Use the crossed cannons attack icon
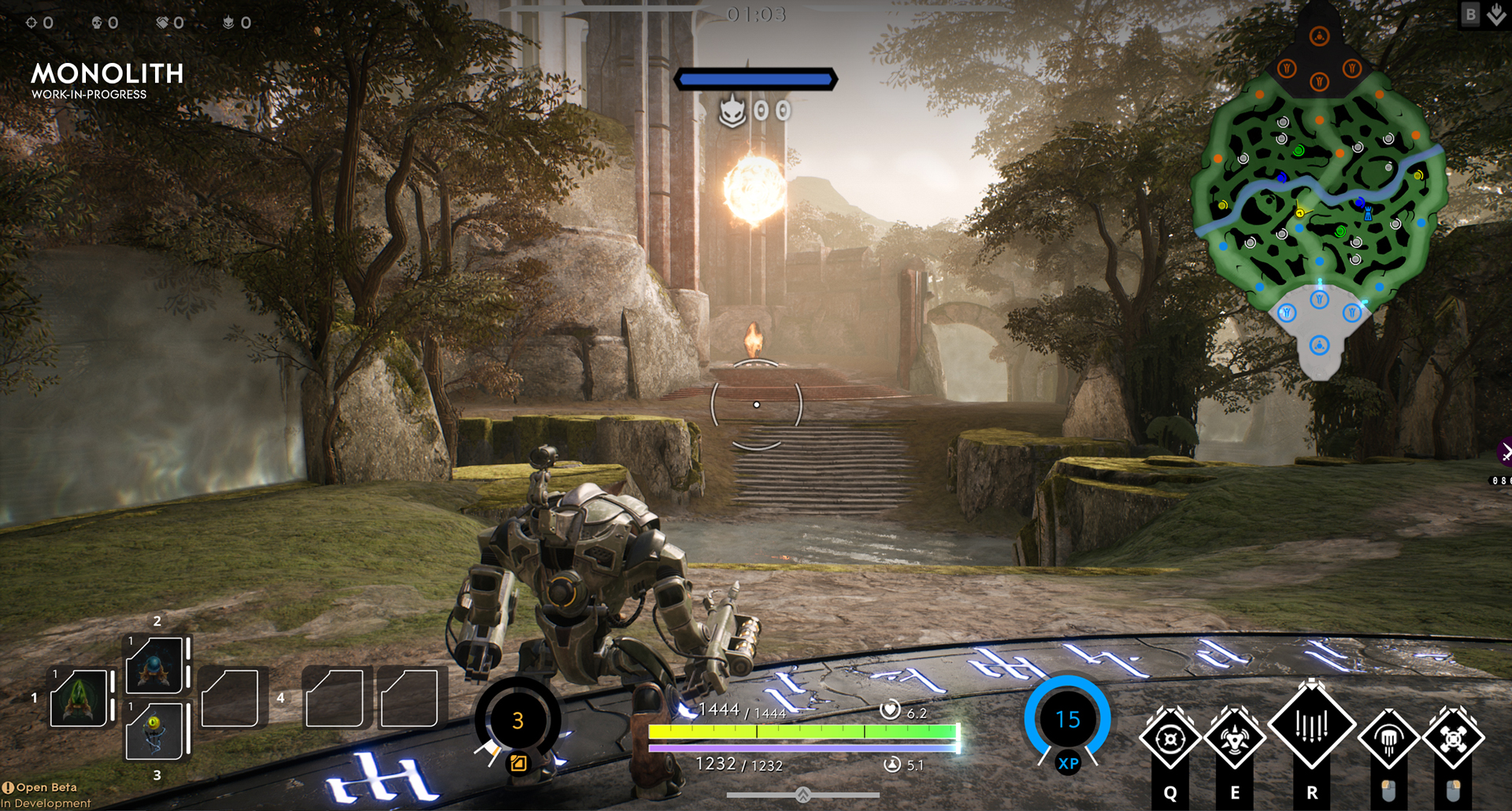Screen dimensions: 1512x811 coord(1453,739)
